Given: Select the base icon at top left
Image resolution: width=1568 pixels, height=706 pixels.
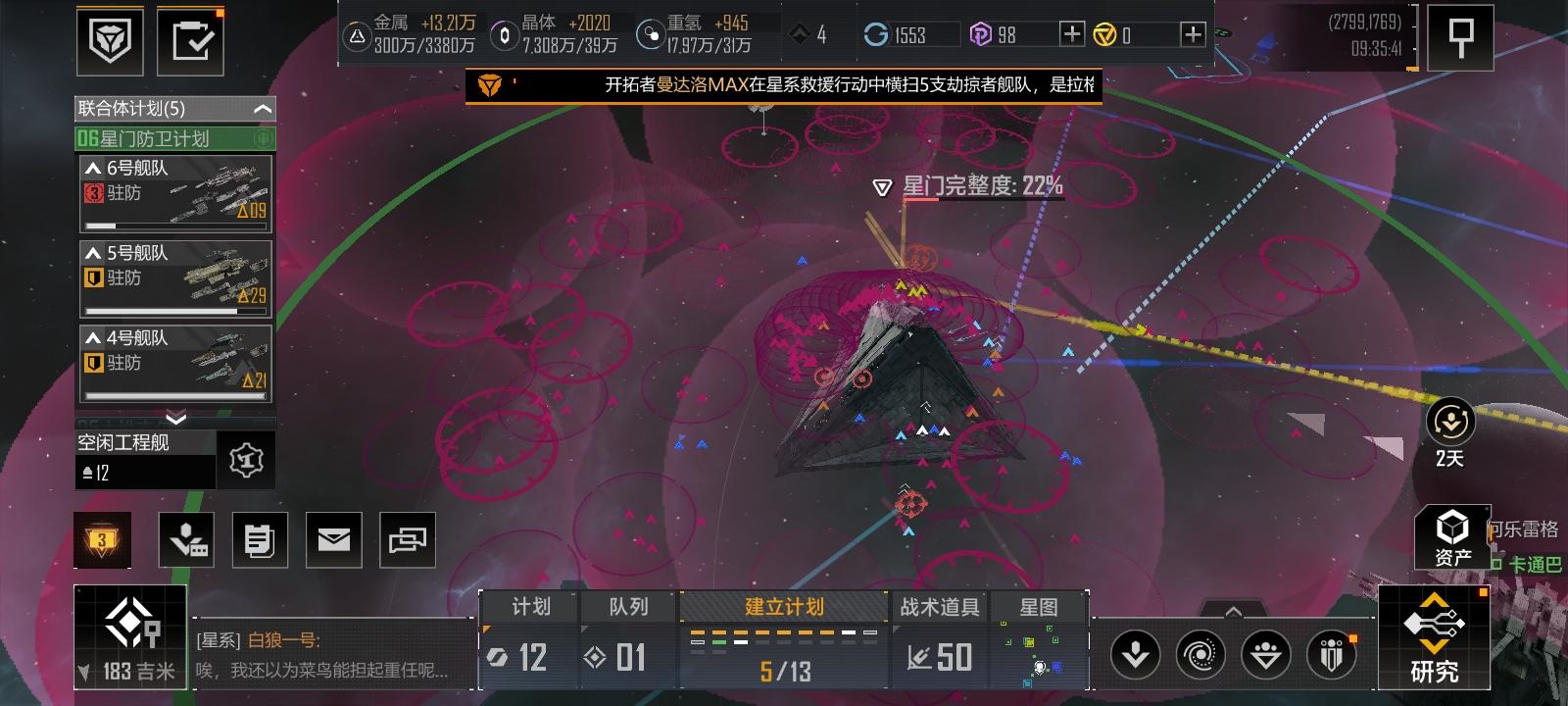Looking at the screenshot, I should click(110, 39).
